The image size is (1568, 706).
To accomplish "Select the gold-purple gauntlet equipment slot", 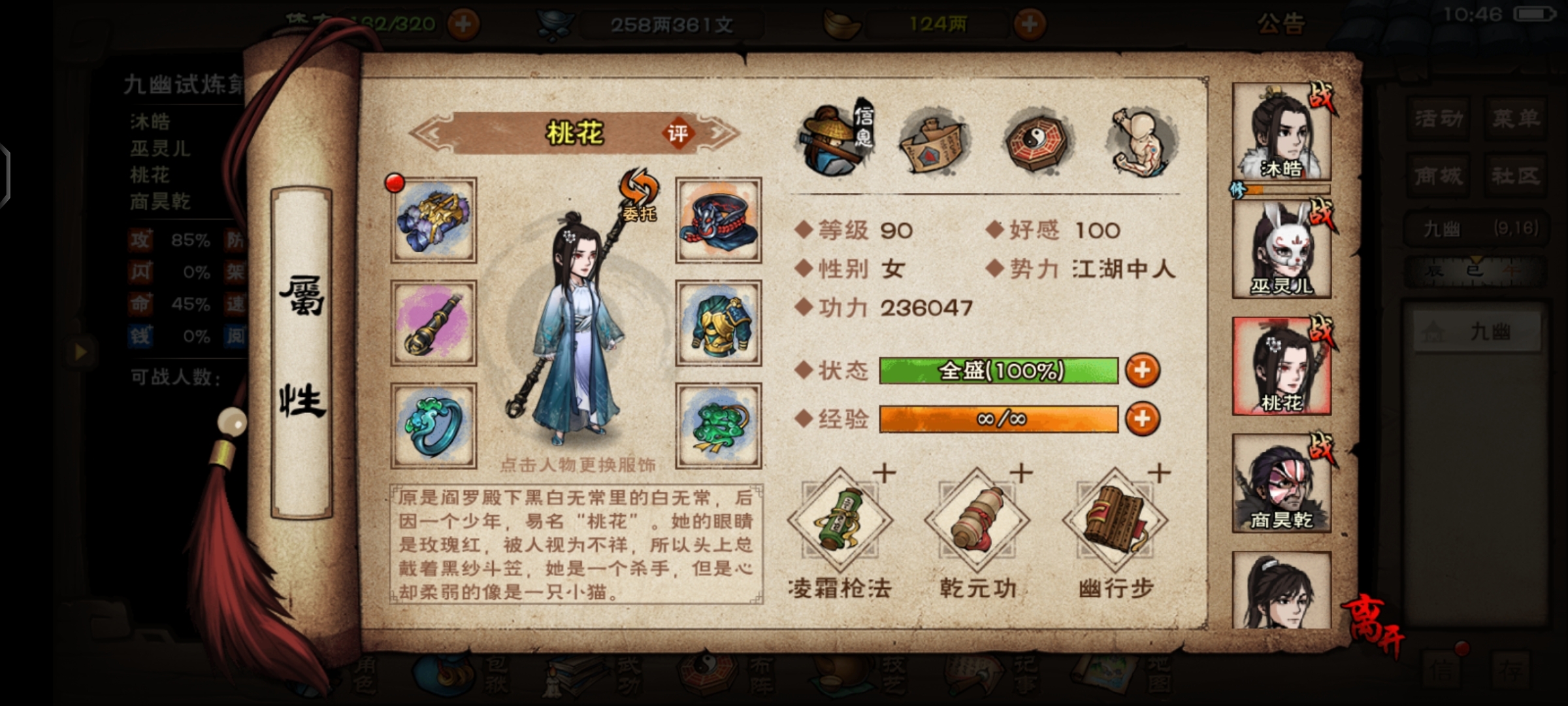I will tap(434, 220).
